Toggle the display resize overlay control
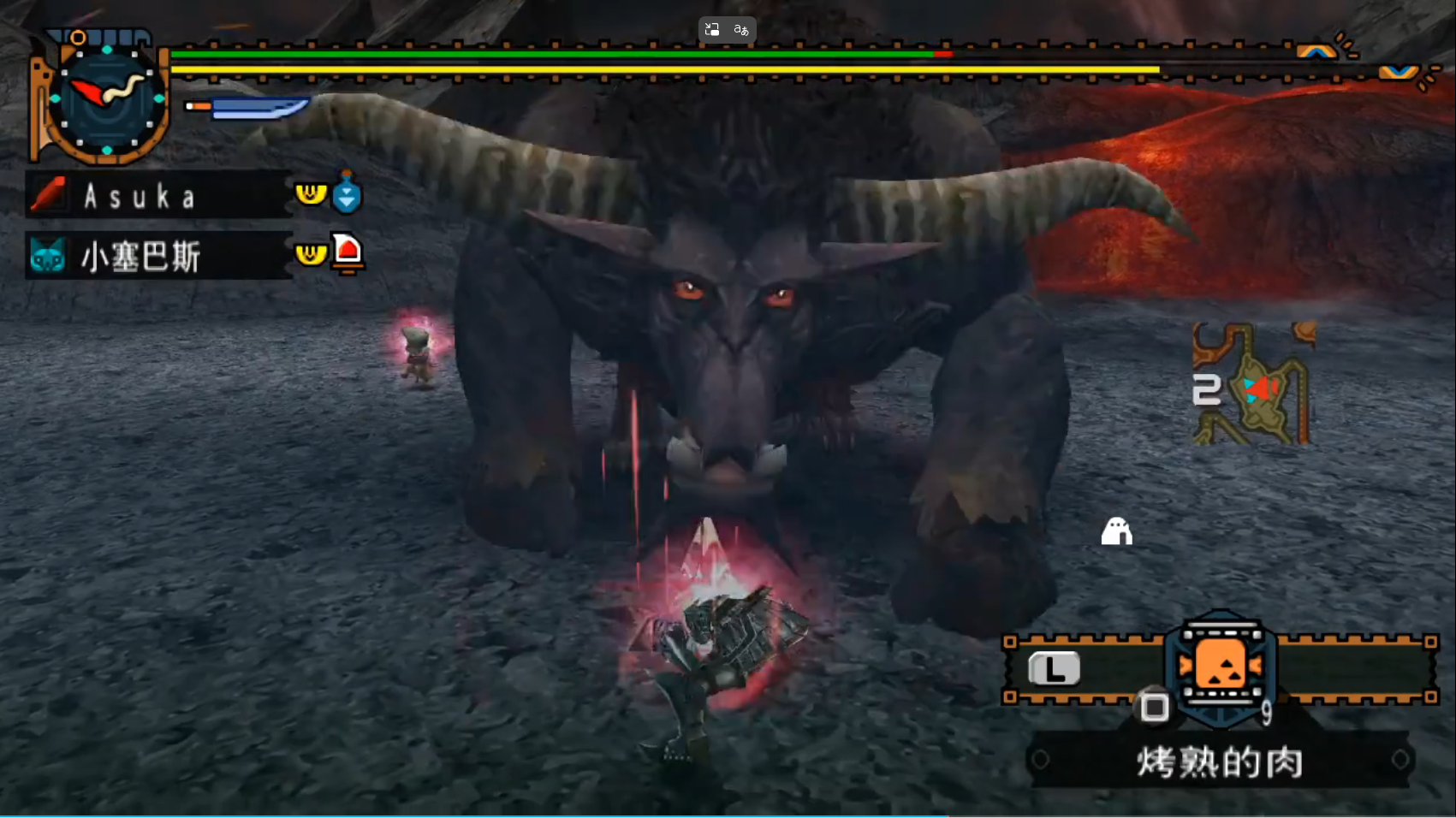 pos(711,28)
